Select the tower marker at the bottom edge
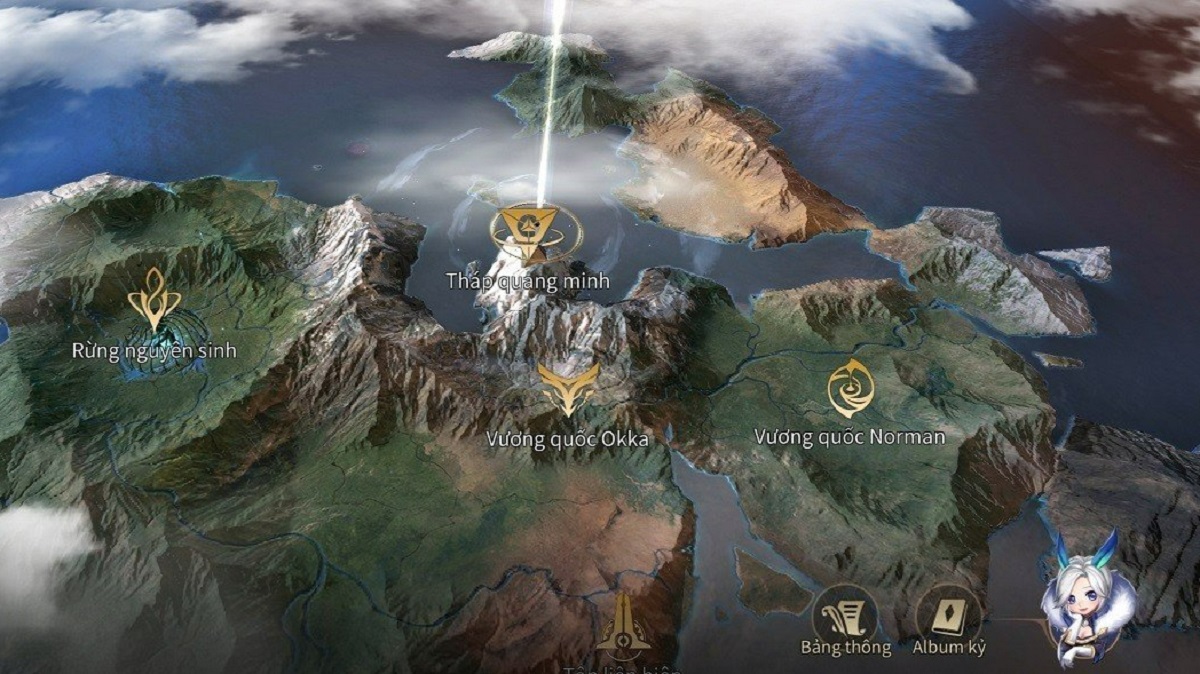This screenshot has width=1200, height=674. [623, 628]
